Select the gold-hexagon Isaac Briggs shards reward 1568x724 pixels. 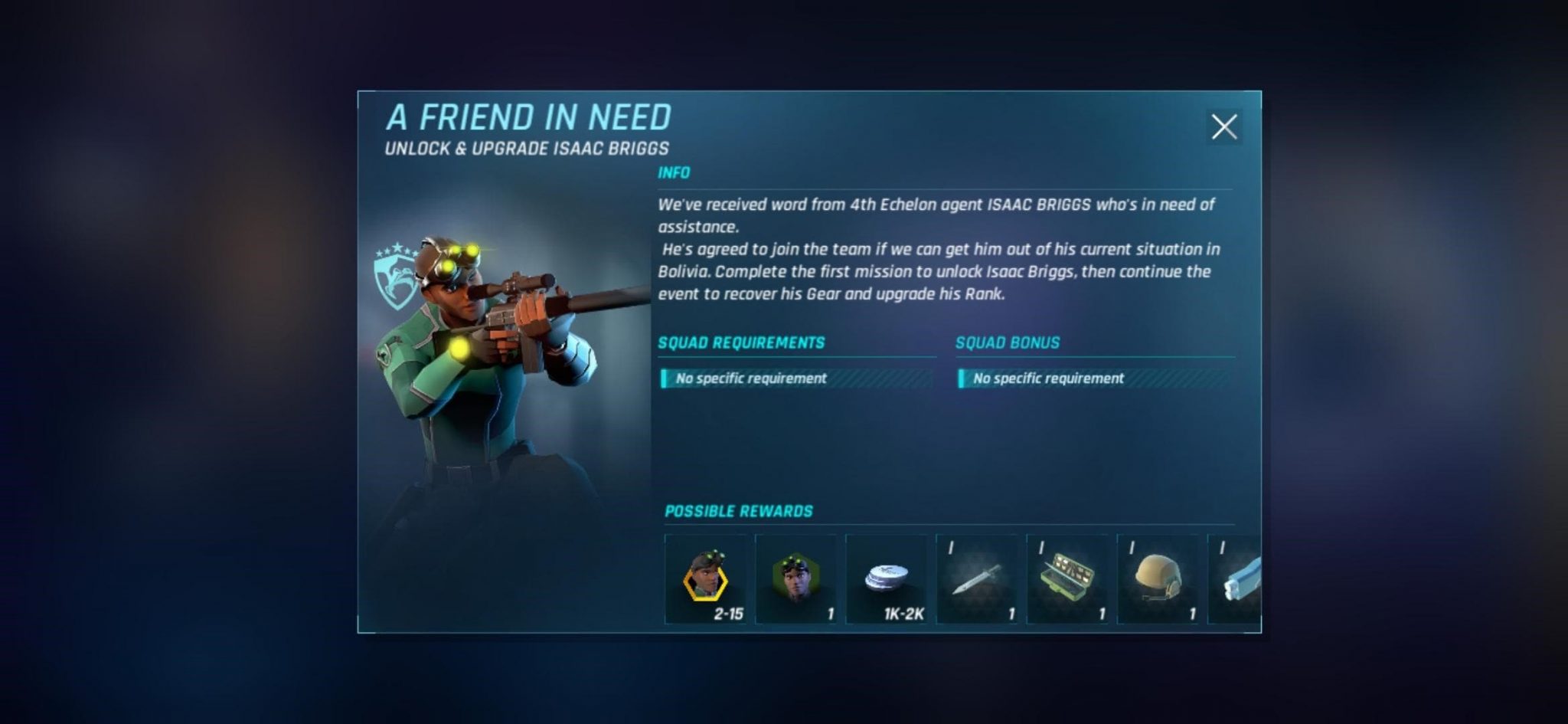click(705, 578)
